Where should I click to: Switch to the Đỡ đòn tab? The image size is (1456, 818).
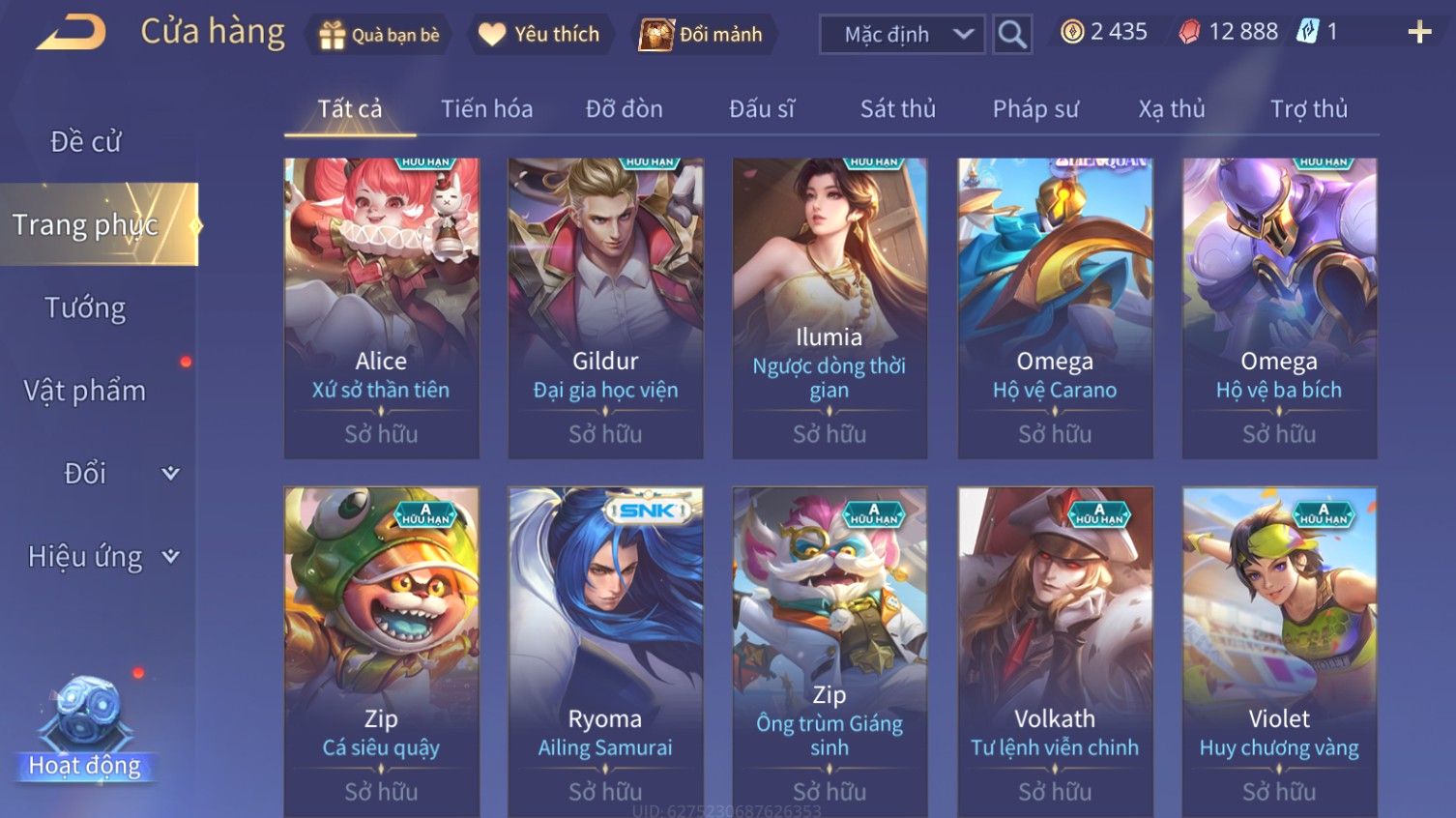[x=624, y=109]
